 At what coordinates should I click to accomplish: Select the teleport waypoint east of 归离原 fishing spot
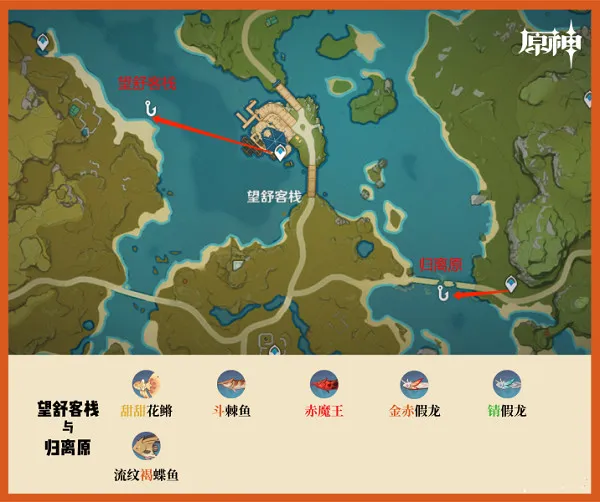512,284
